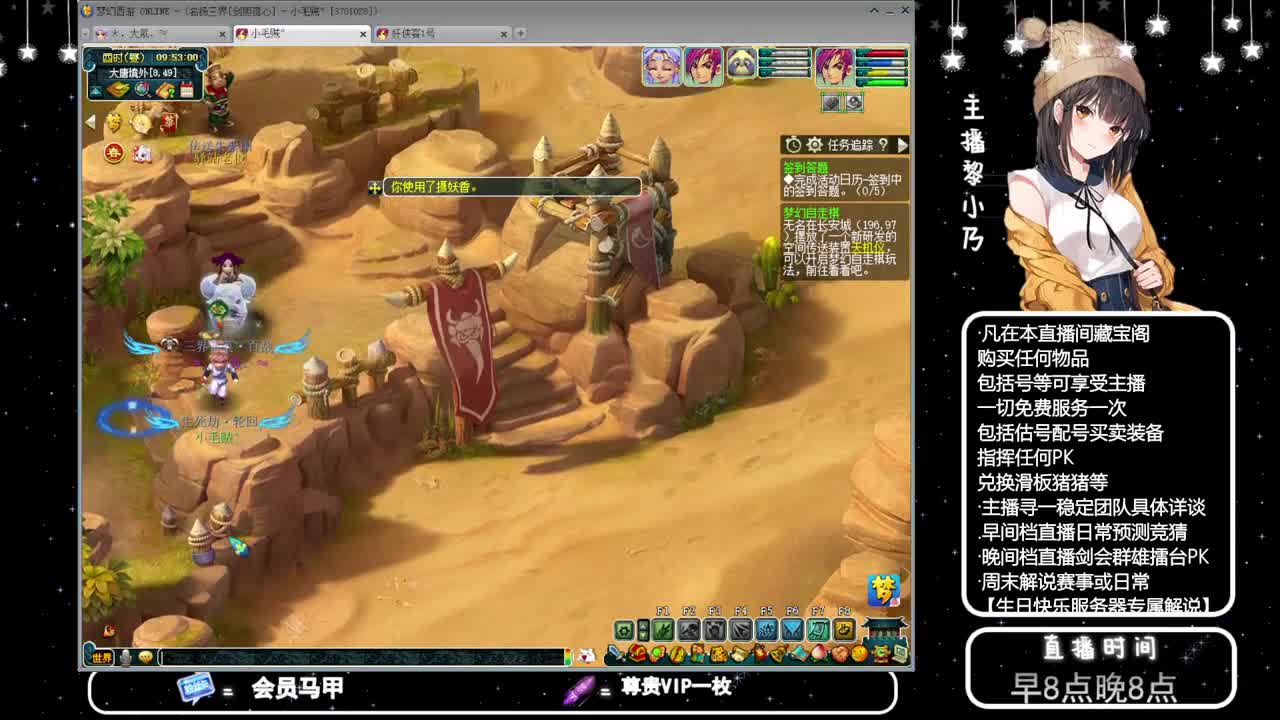
Task: Click the up arrow beside the skill bar gear
Action: (x=643, y=625)
